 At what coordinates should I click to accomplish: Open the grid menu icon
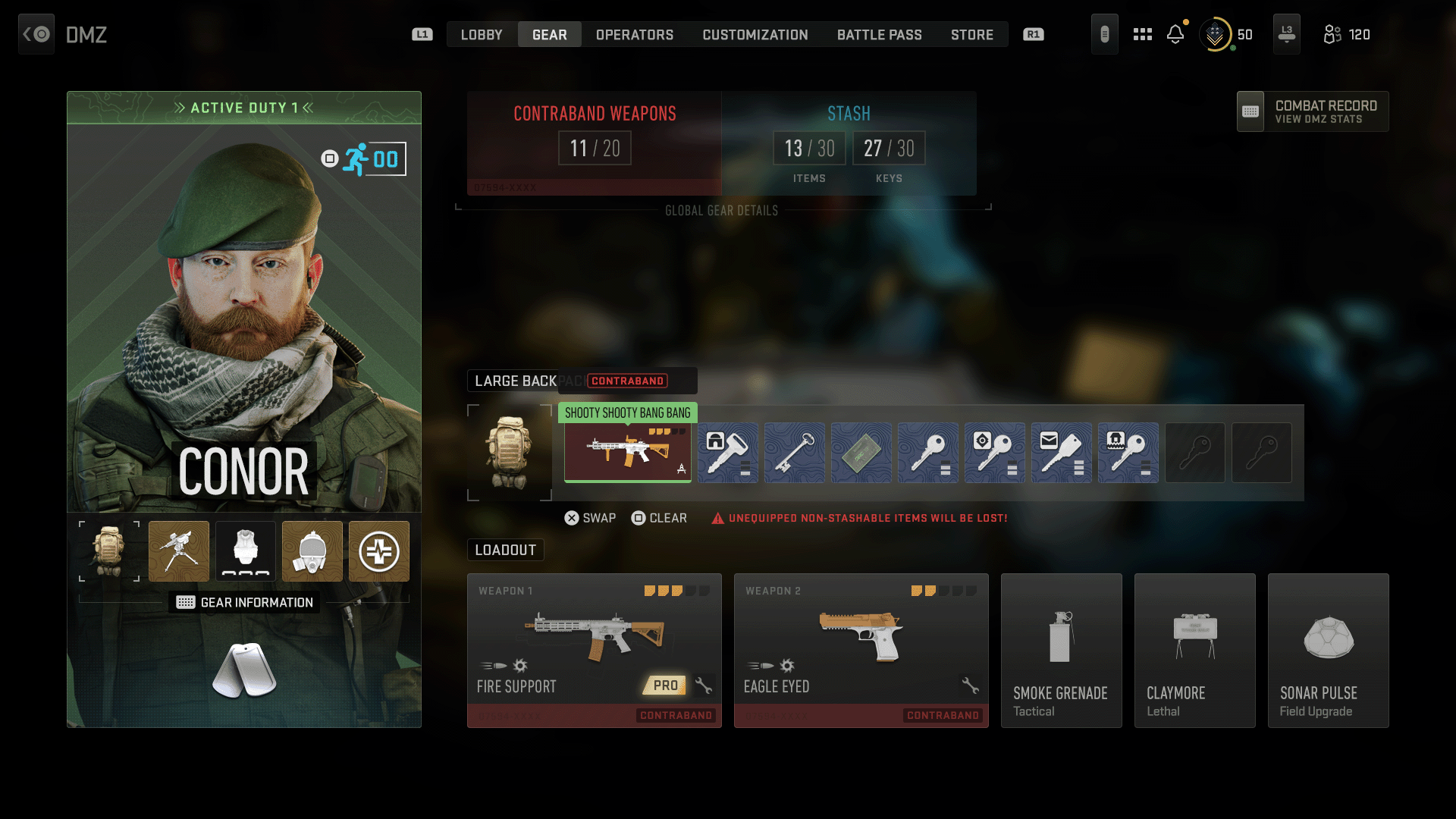(x=1143, y=34)
